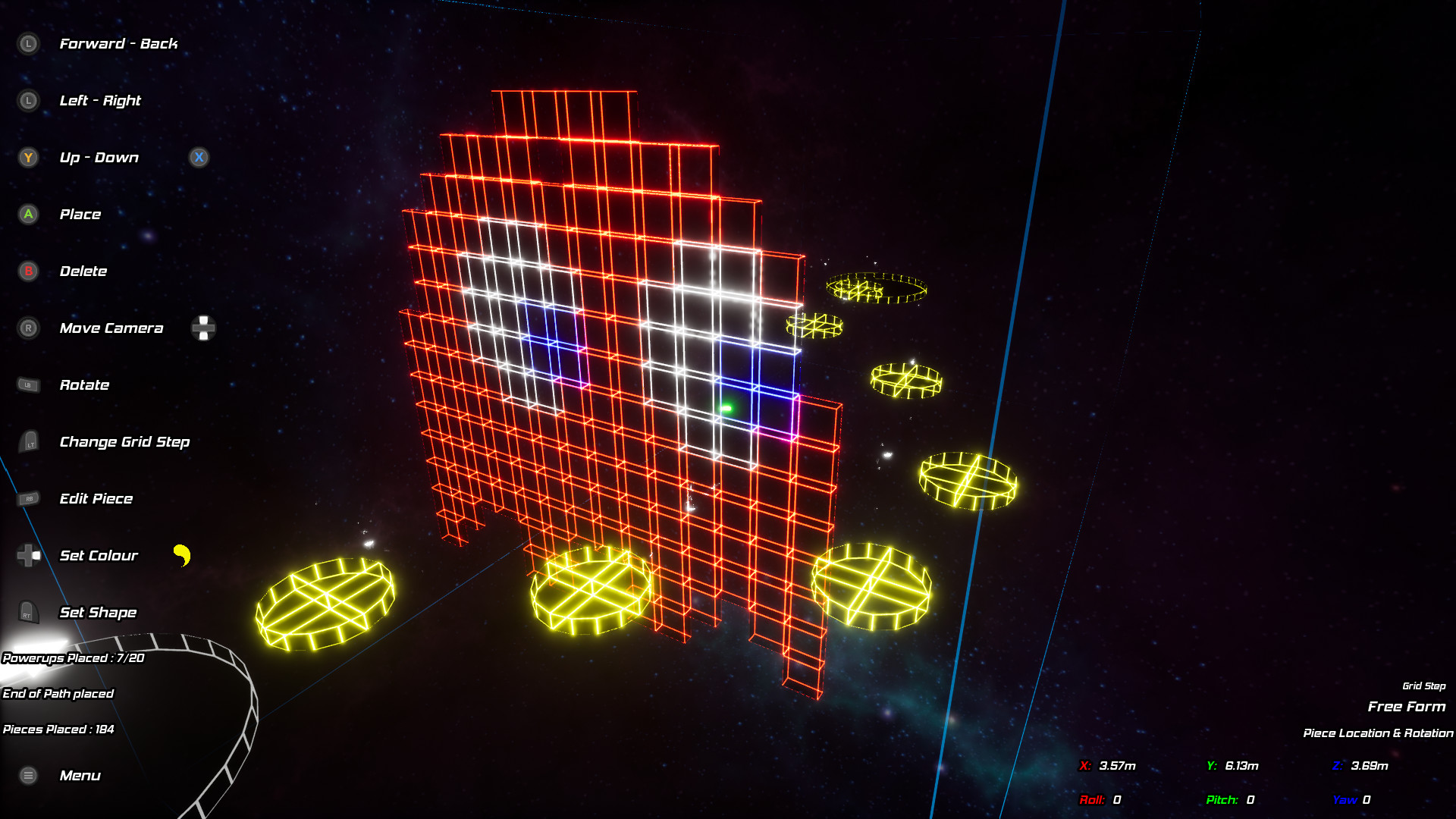Click the left stick Forward-Back icon

28,44
